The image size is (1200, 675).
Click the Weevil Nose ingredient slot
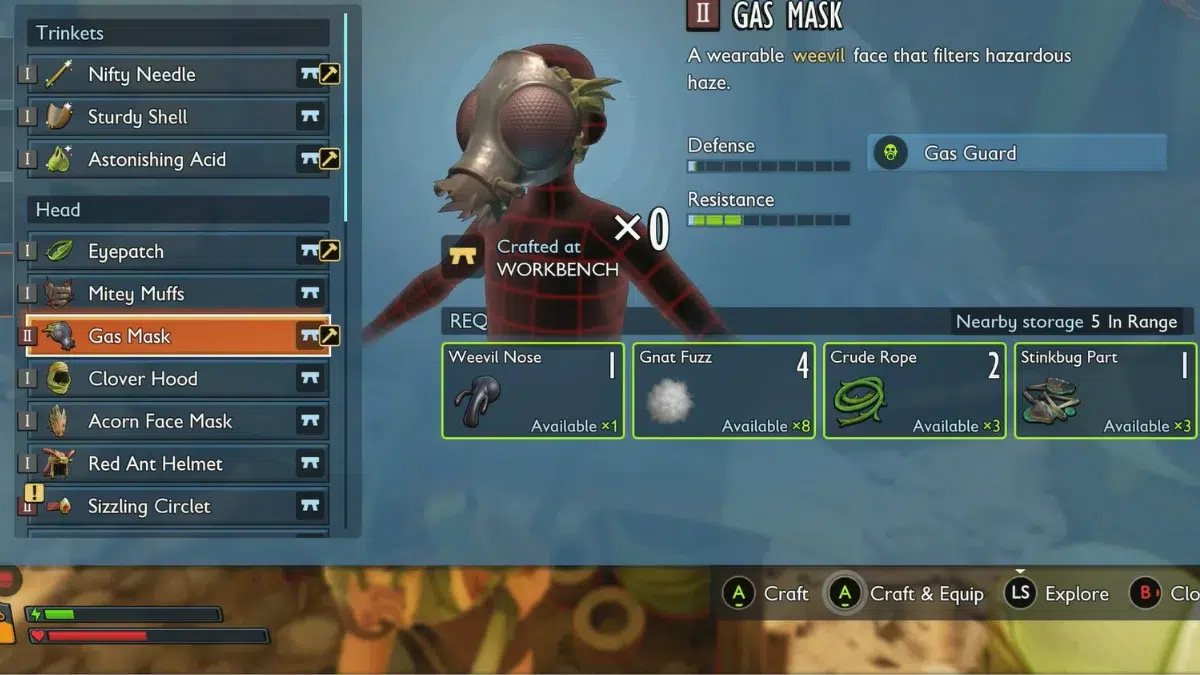pyautogui.click(x=531, y=391)
